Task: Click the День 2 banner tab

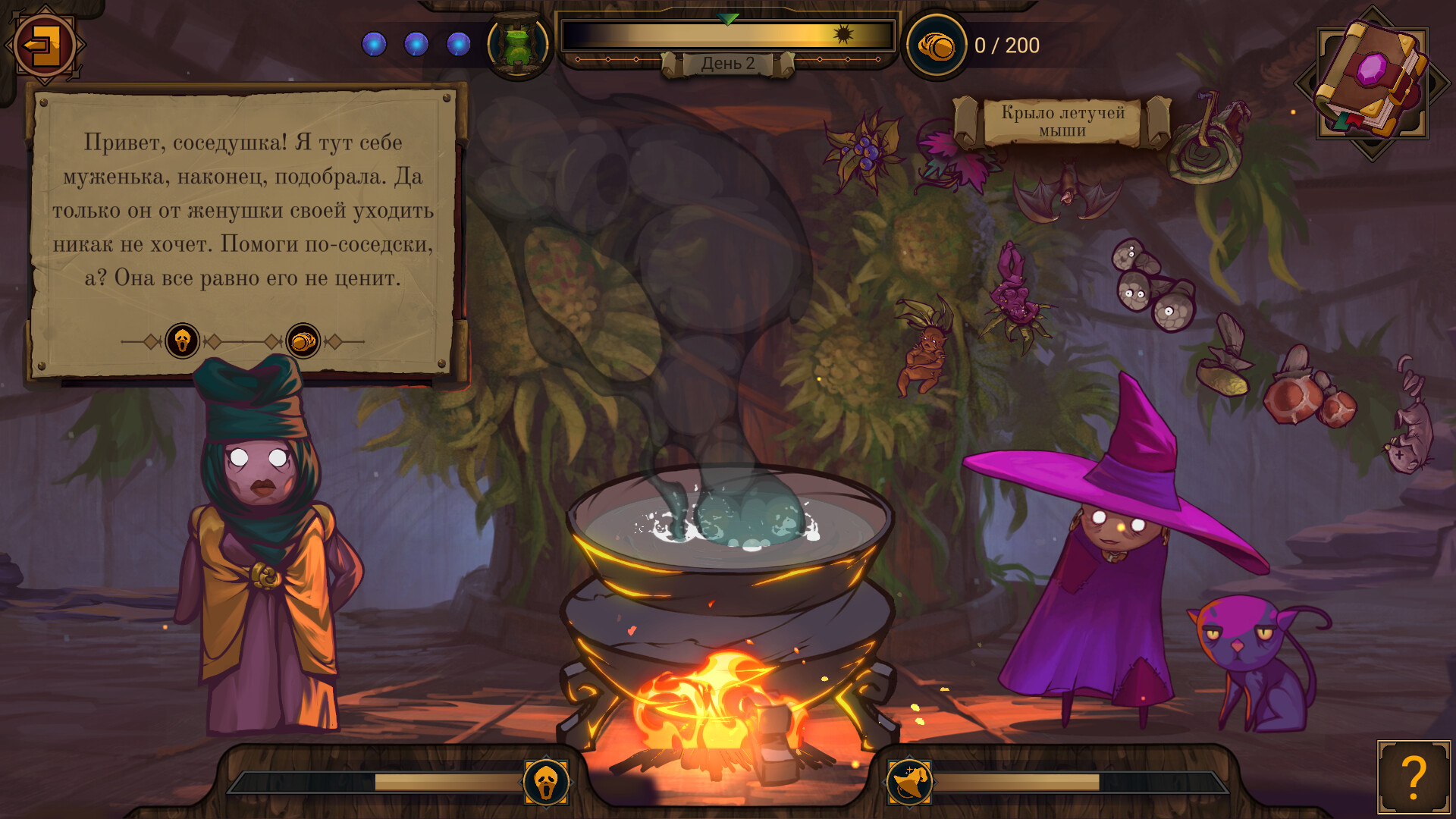Action: [728, 64]
